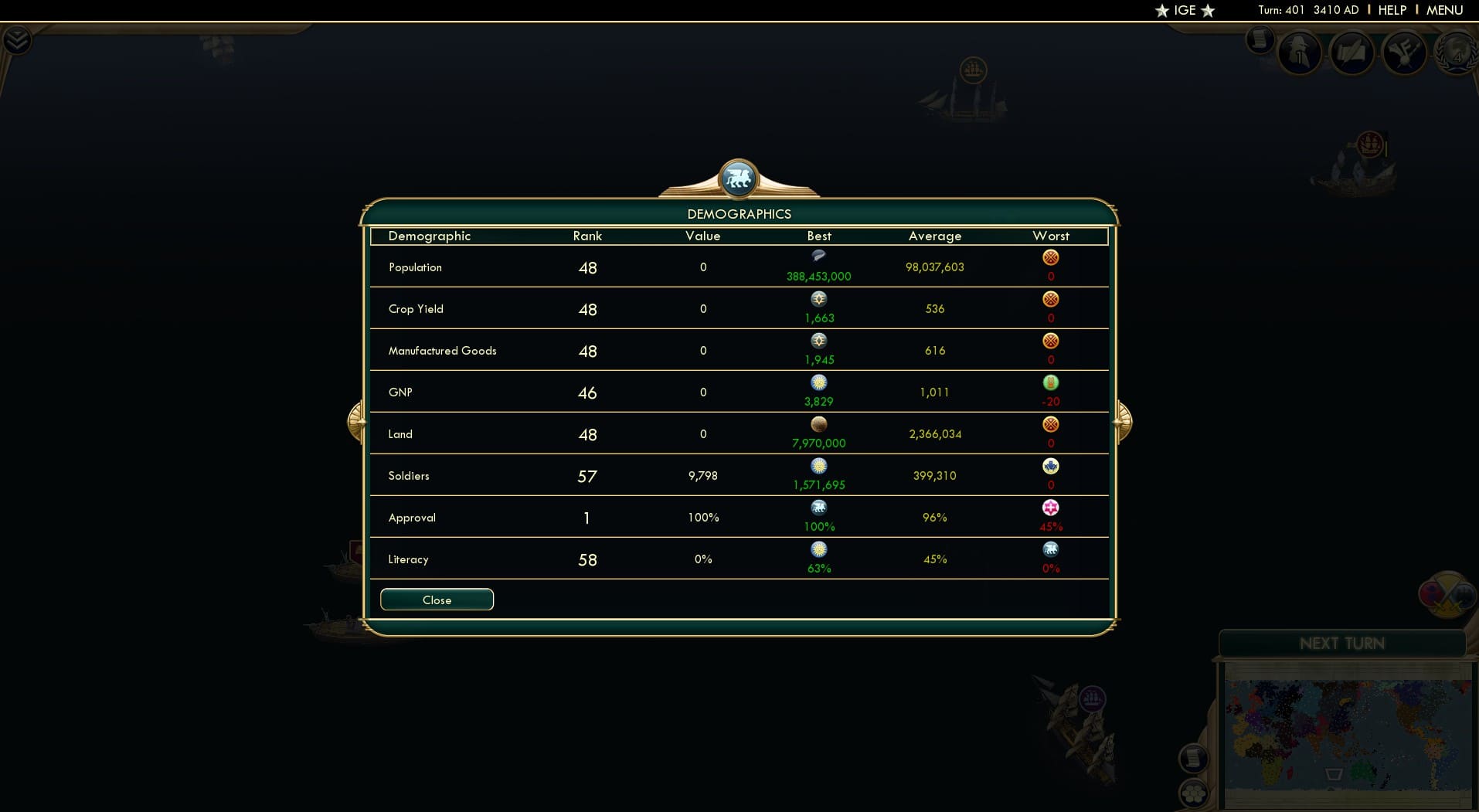1479x812 pixels.
Task: Click the worst Literacy civilization icon
Action: [x=1052, y=550]
